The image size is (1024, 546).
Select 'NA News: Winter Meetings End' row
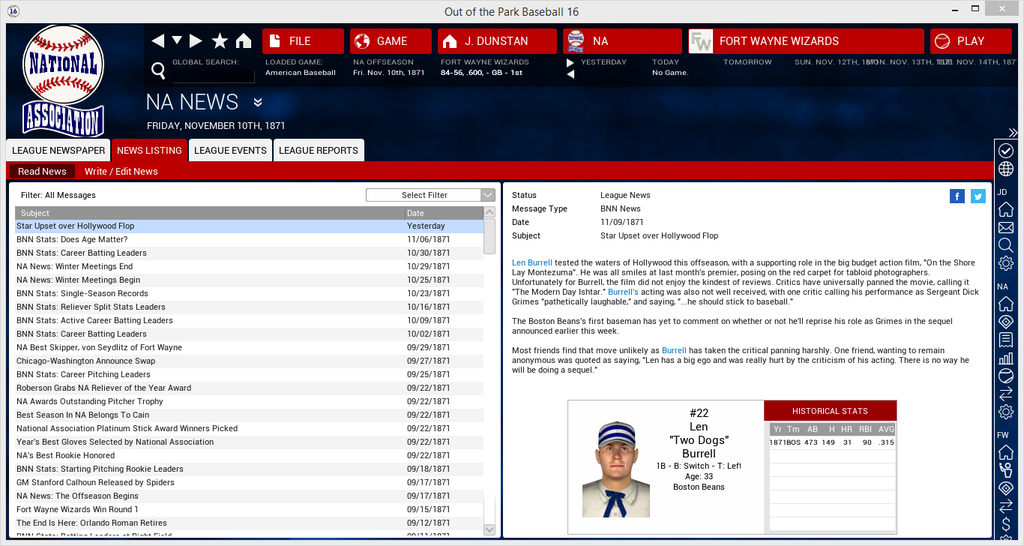pyautogui.click(x=74, y=267)
